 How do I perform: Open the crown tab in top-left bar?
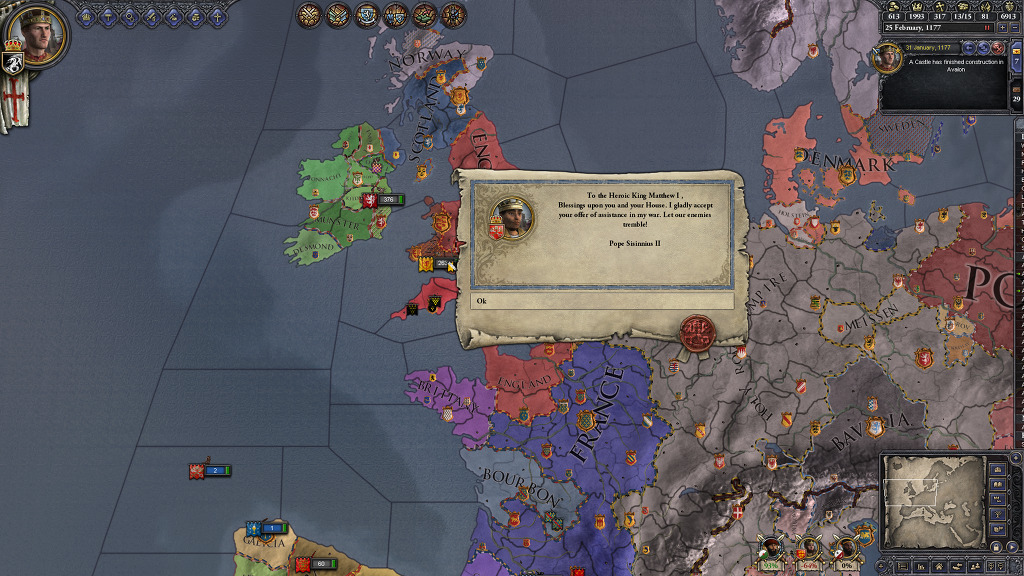84,15
